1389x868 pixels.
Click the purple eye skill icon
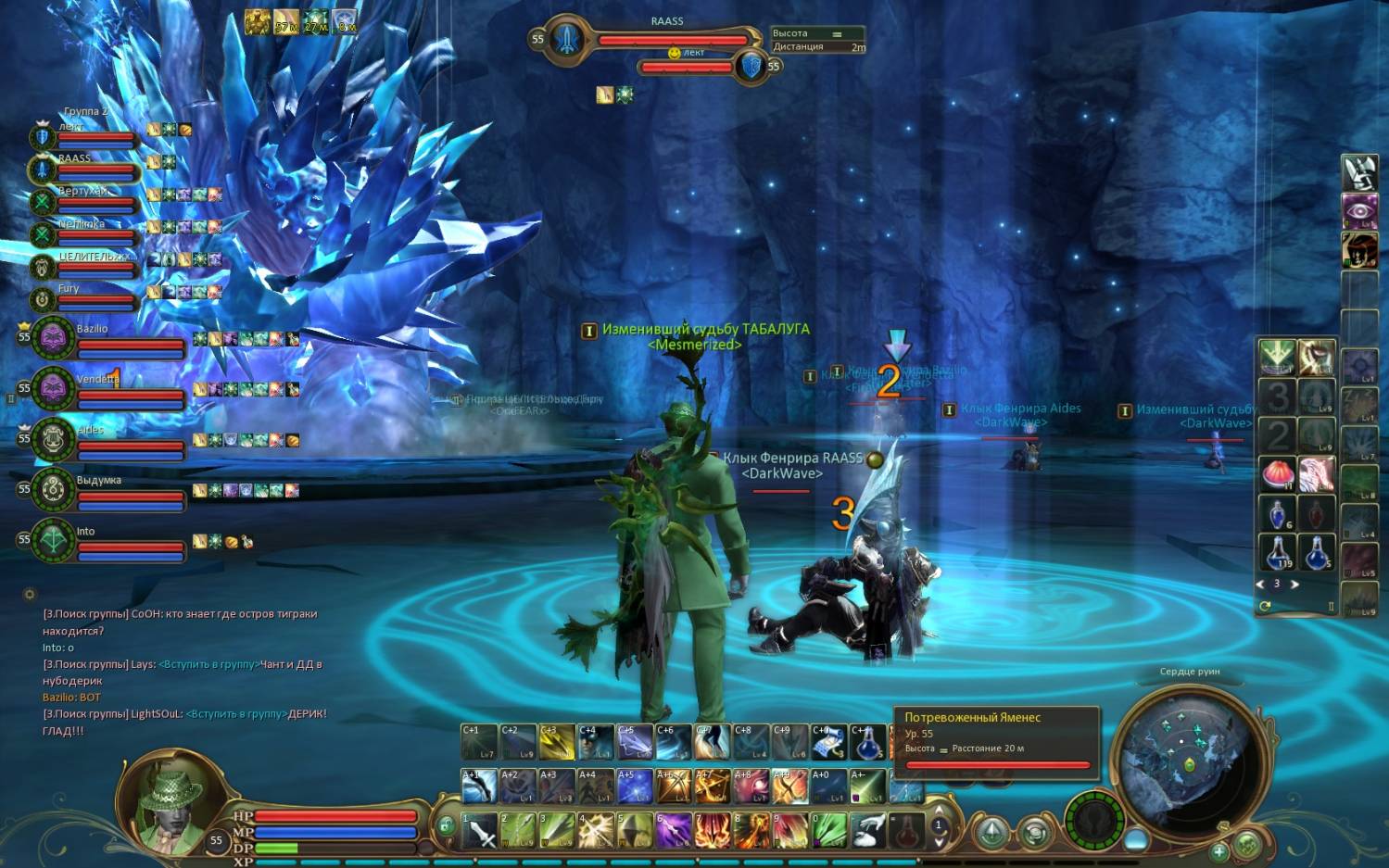point(1359,211)
